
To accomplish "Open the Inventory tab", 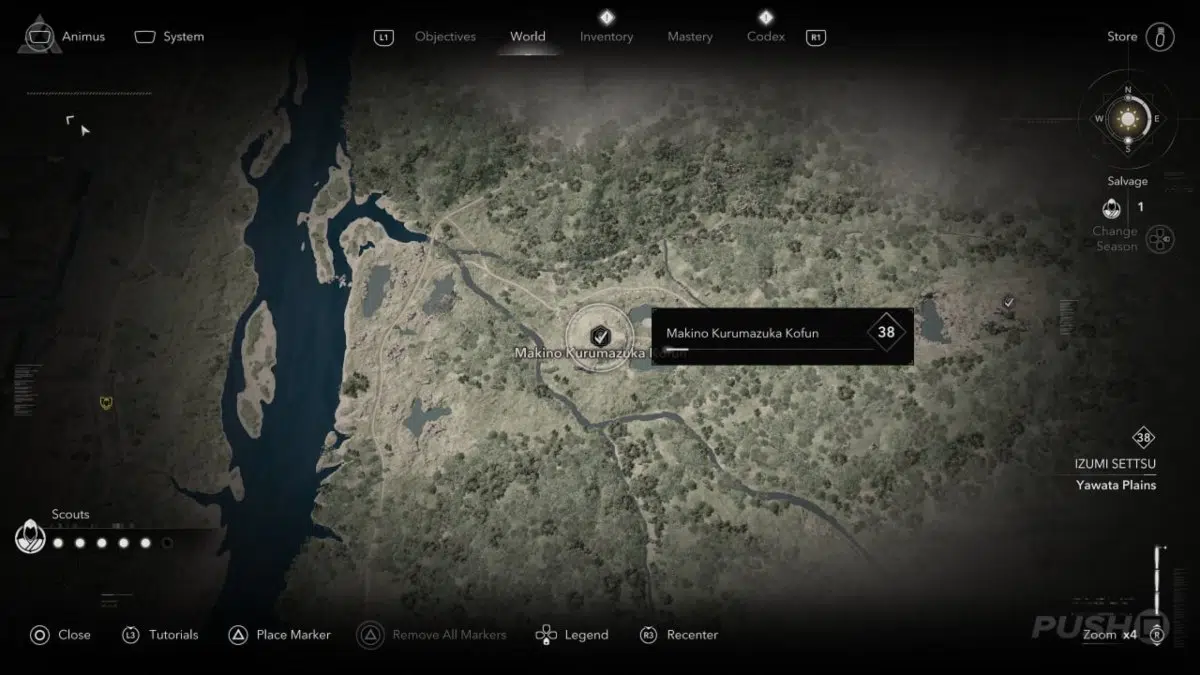I will 606,37.
